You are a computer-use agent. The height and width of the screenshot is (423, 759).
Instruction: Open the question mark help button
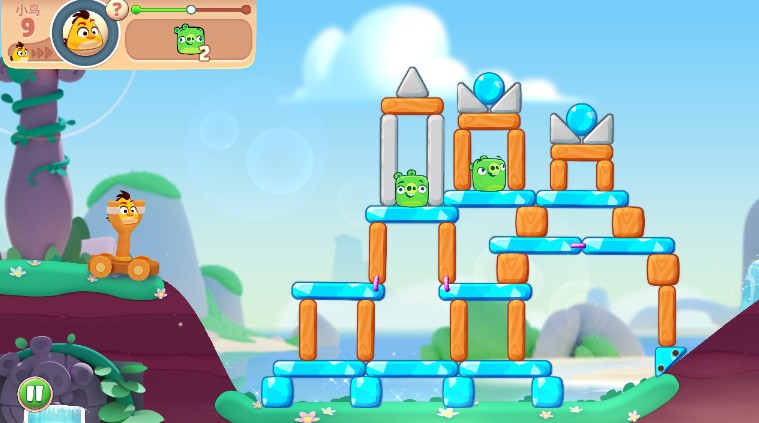tap(117, 10)
